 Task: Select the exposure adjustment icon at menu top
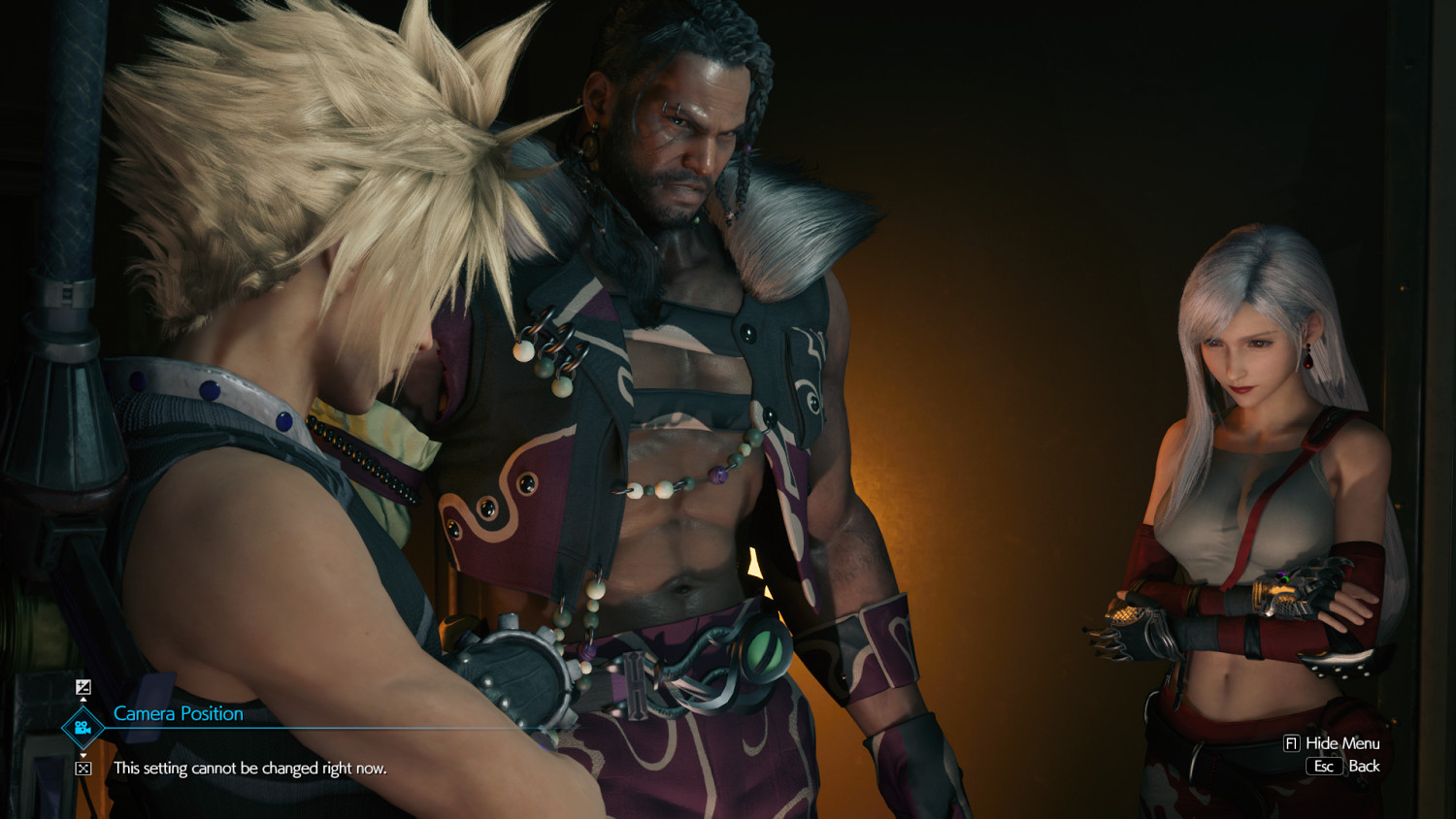click(83, 686)
